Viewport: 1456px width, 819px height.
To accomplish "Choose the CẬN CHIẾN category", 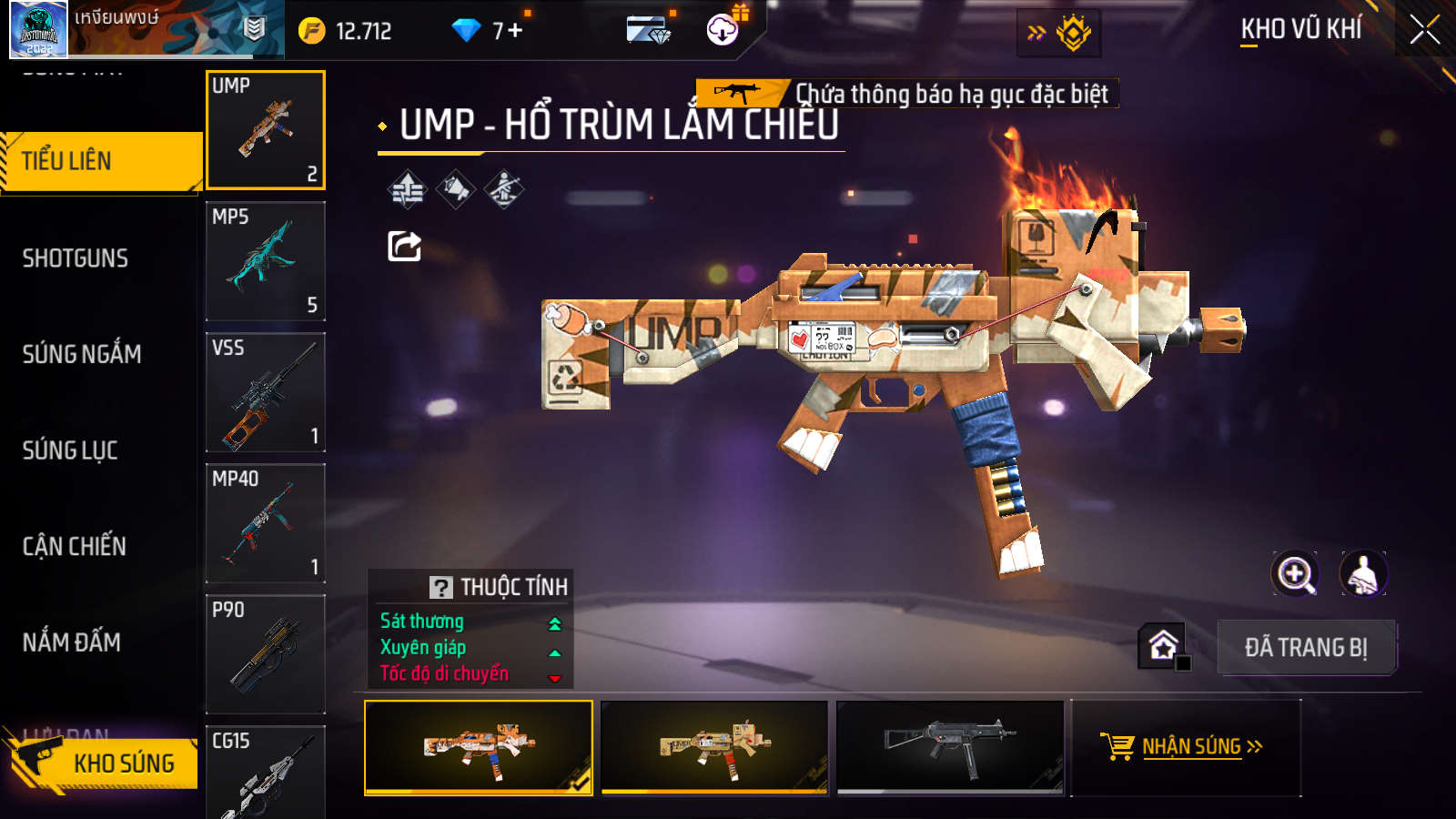I will [x=75, y=546].
